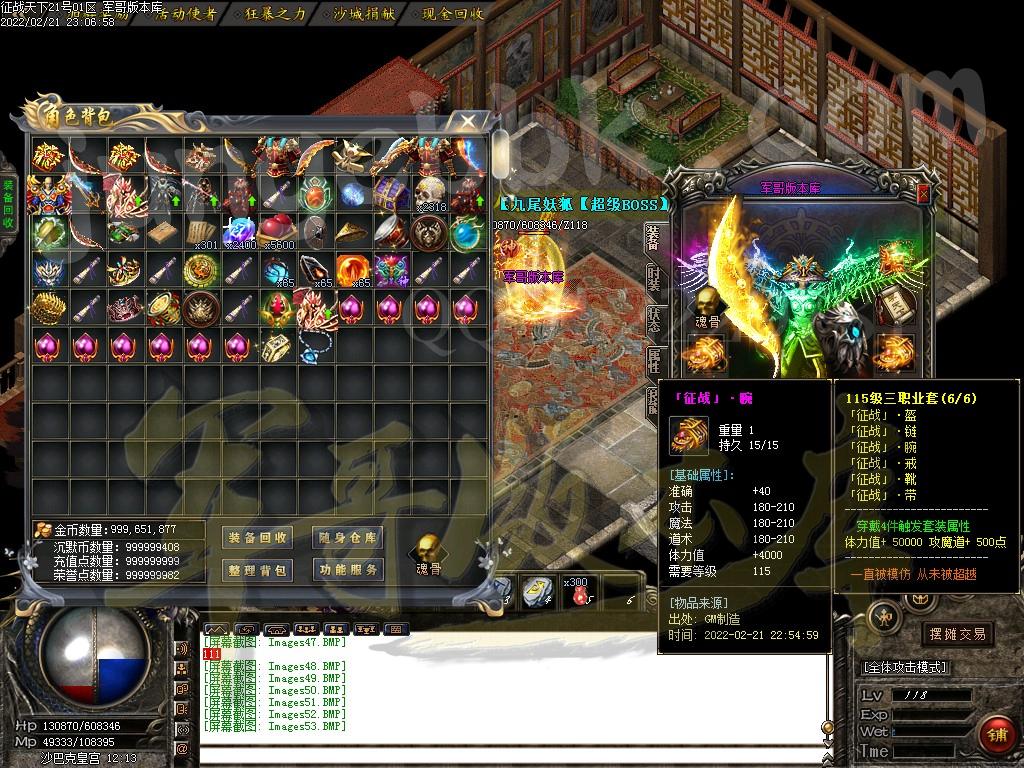
Task: Open the 活动使者 top menu
Action: pos(186,14)
